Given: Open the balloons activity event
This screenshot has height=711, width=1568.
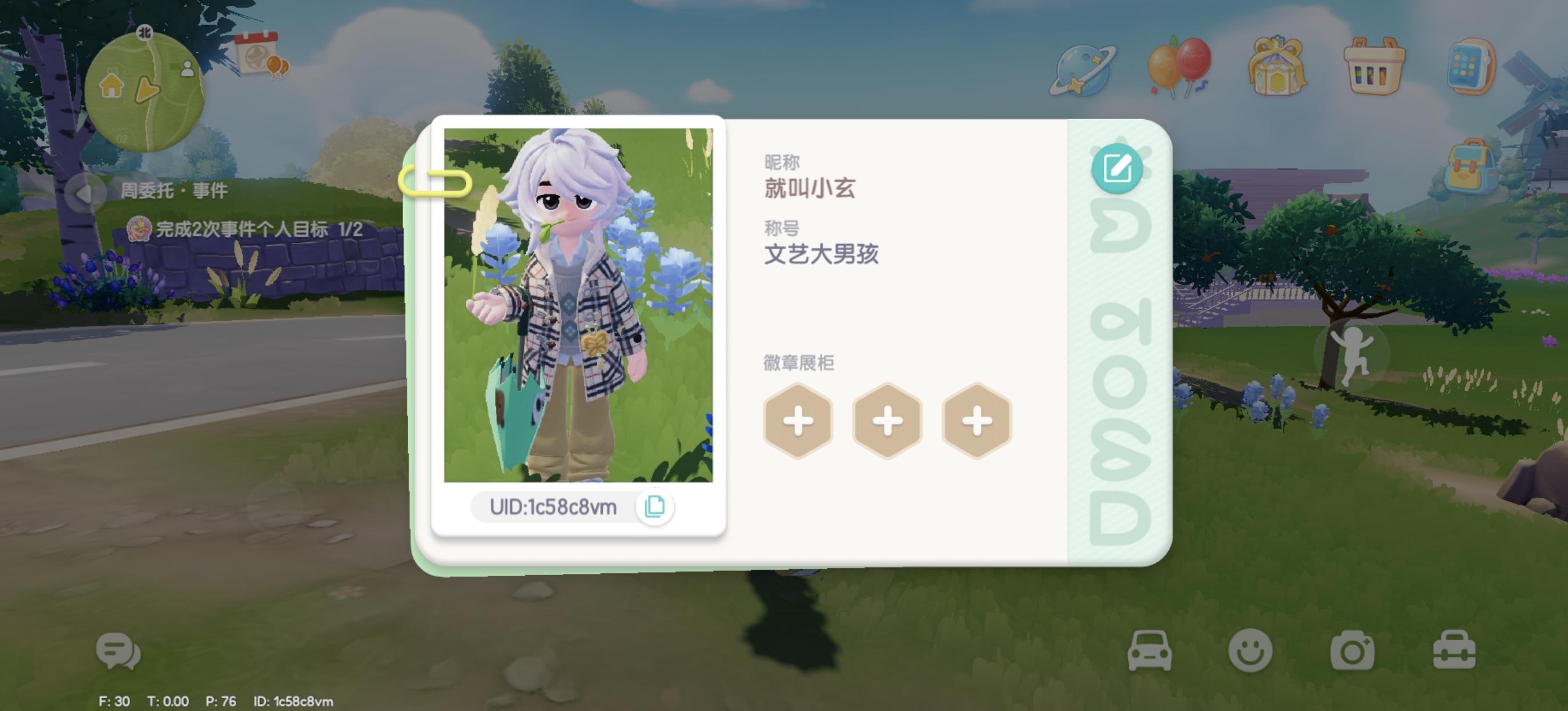Looking at the screenshot, I should tap(1179, 64).
